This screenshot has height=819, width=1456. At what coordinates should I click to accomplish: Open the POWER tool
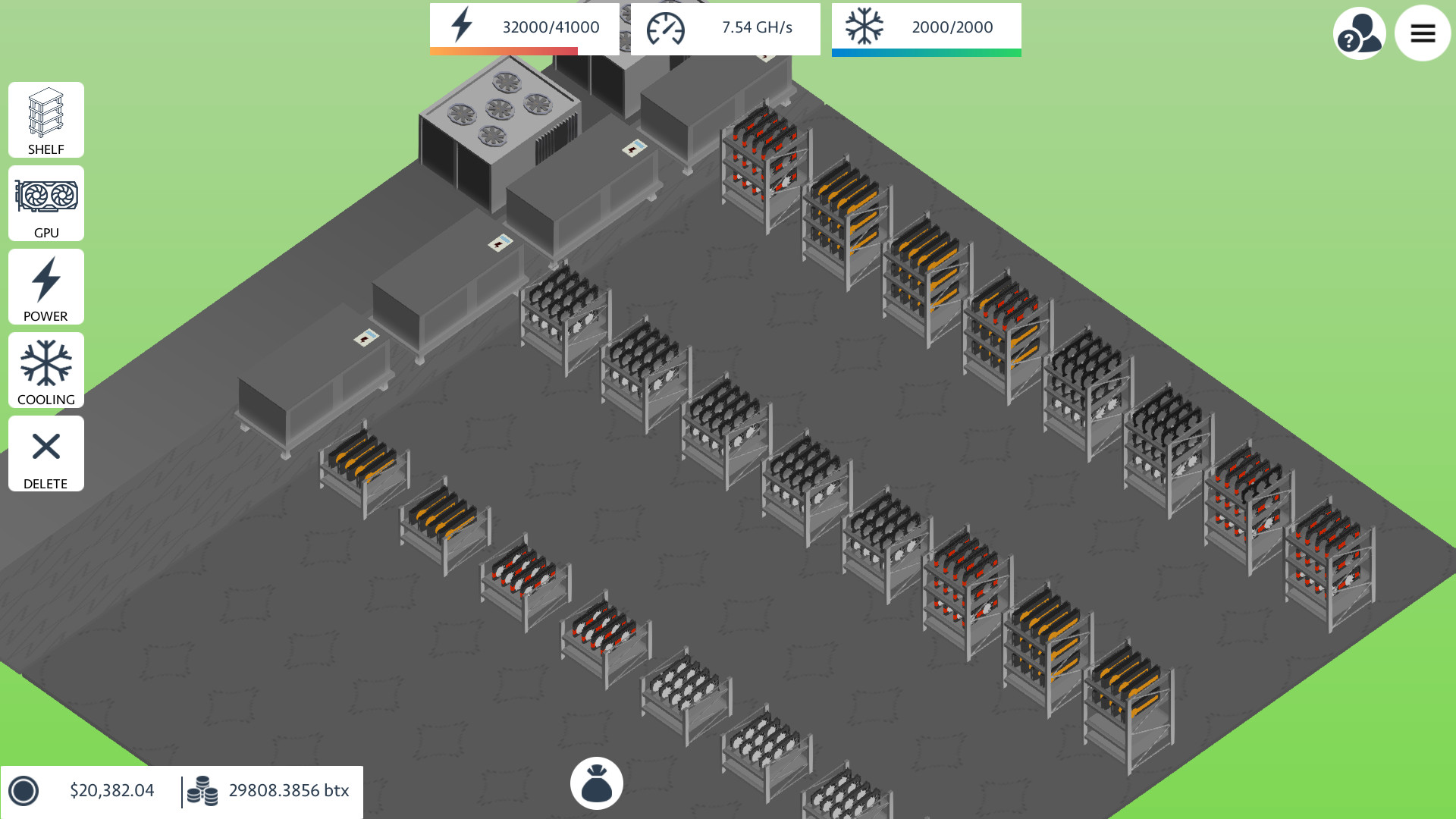point(45,287)
